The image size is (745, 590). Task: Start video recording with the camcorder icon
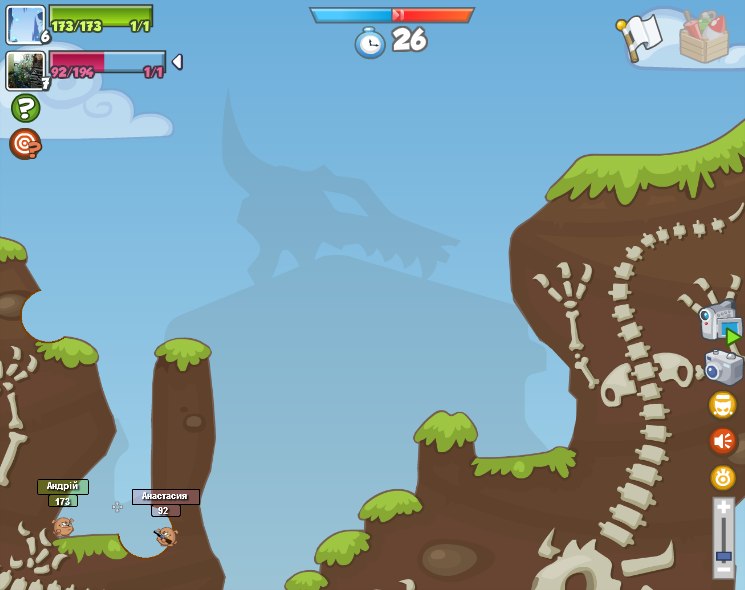pyautogui.click(x=720, y=322)
